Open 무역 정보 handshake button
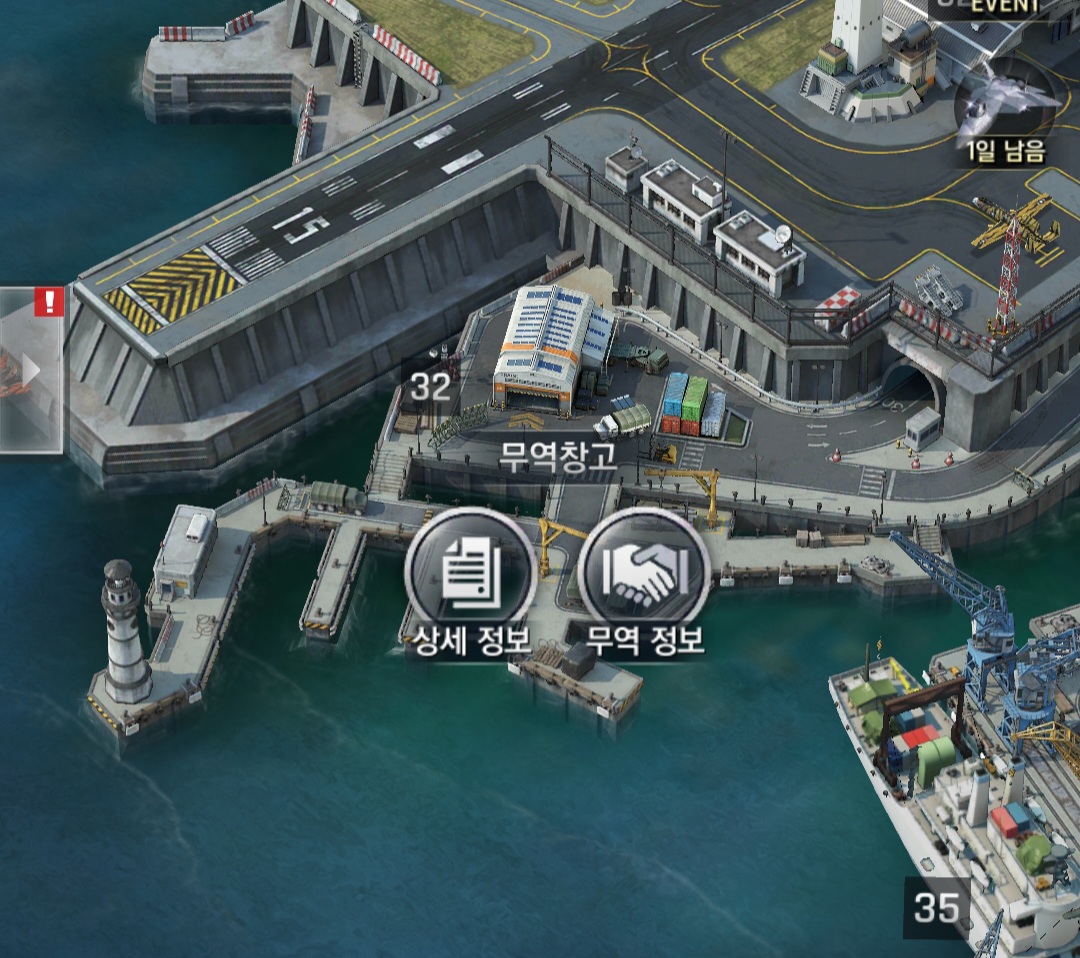This screenshot has width=1080, height=958. point(644,572)
